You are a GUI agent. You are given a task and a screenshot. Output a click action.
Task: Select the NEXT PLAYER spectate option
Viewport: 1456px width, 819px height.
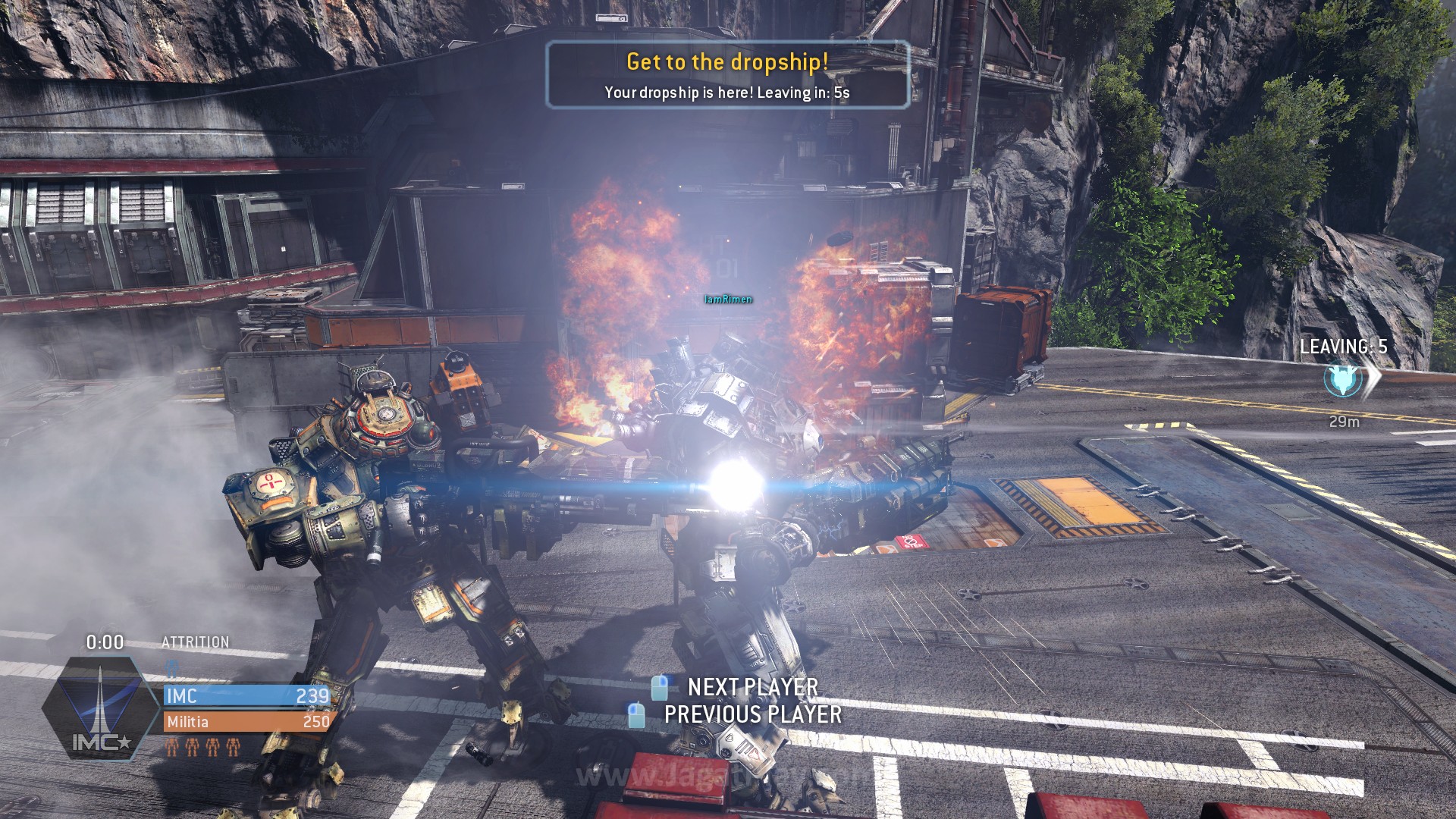752,687
